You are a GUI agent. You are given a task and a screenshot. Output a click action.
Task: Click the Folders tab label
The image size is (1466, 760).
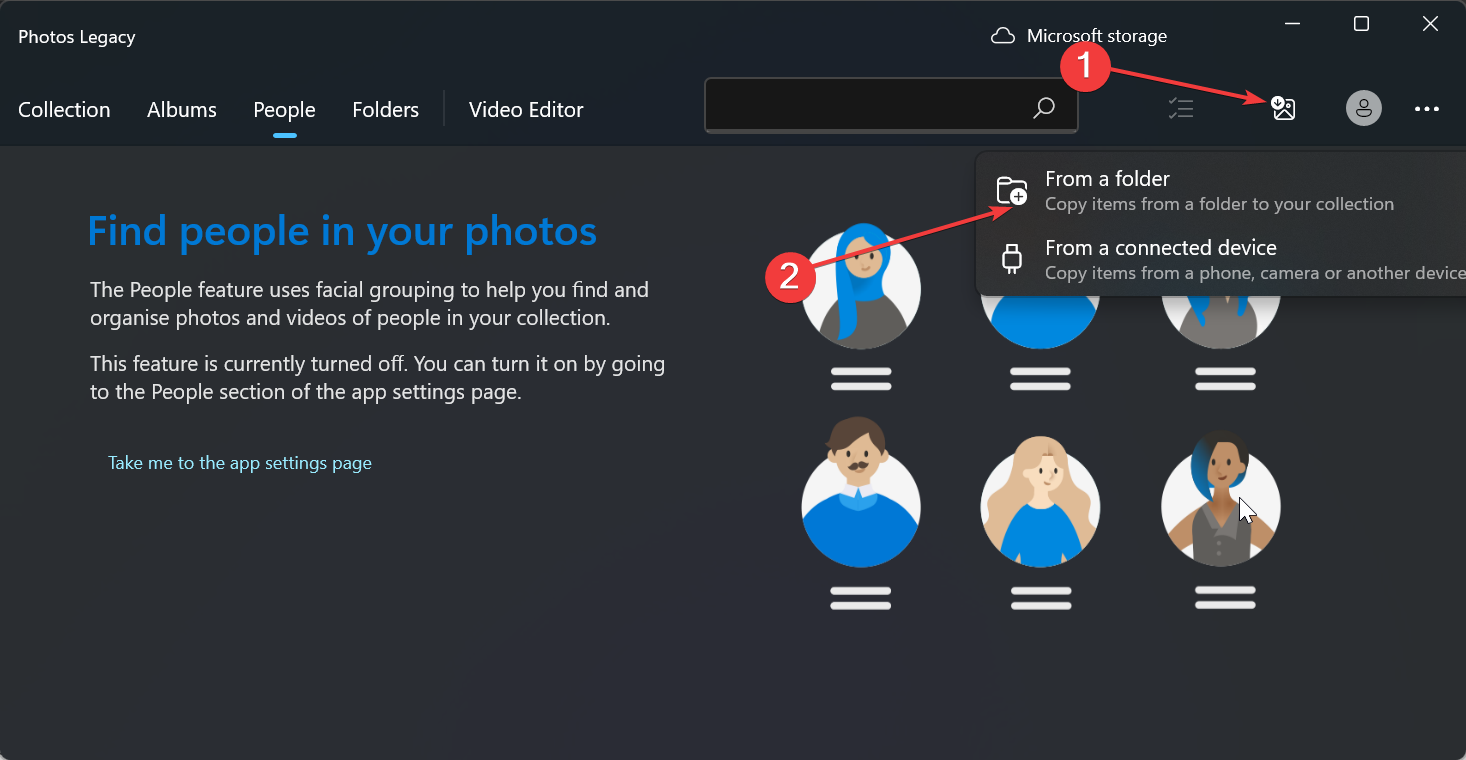[x=385, y=109]
